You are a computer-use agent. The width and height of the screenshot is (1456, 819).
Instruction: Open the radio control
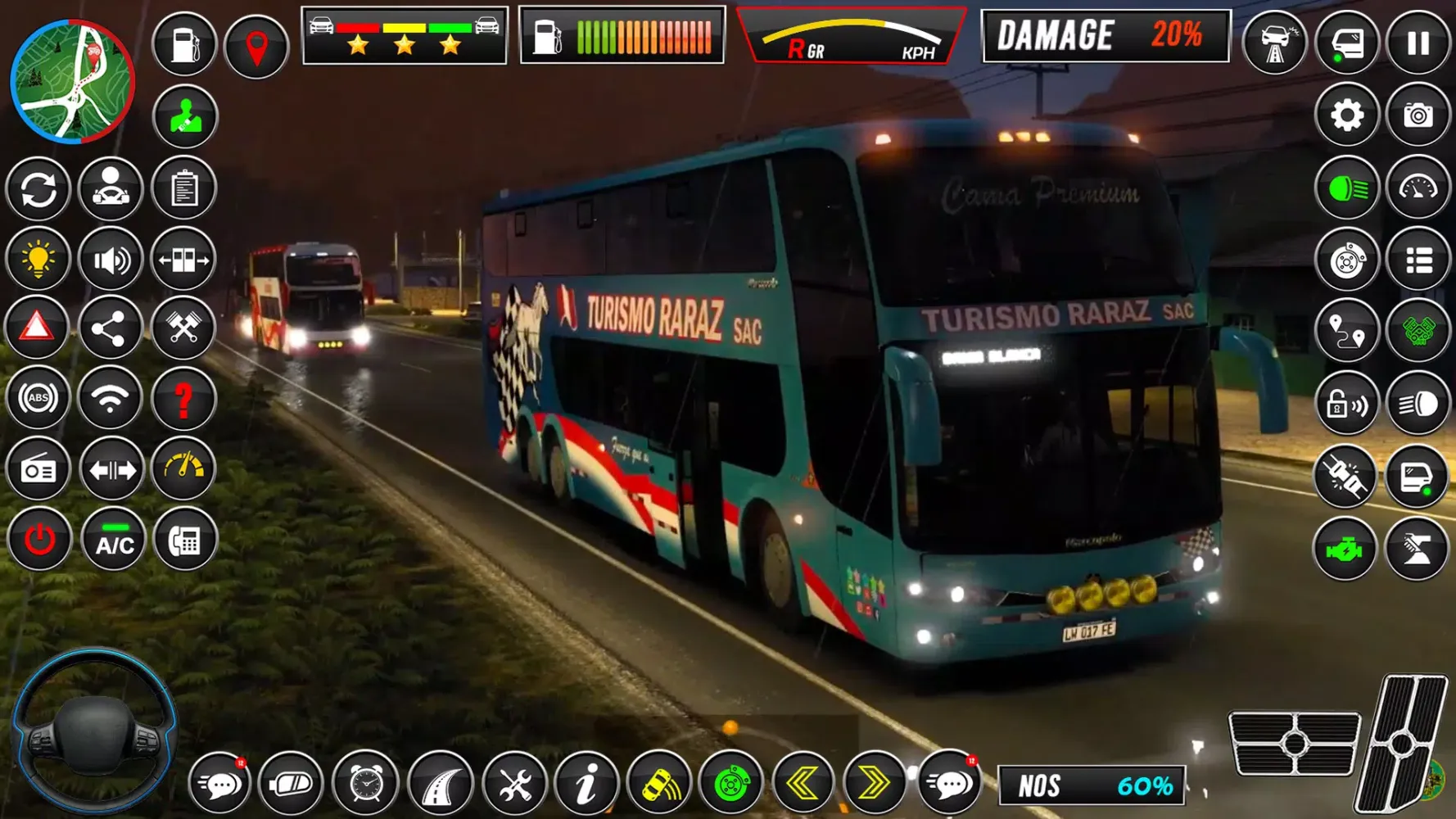point(38,468)
